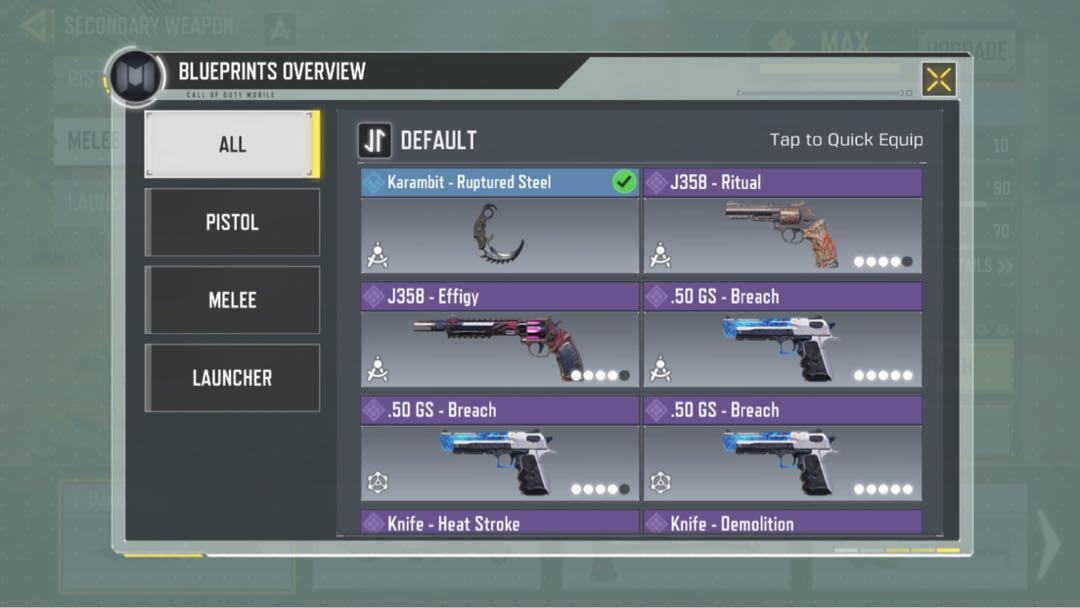The width and height of the screenshot is (1080, 608).
Task: Pick the Knife - Heat Stroke blueprint
Action: click(x=499, y=522)
